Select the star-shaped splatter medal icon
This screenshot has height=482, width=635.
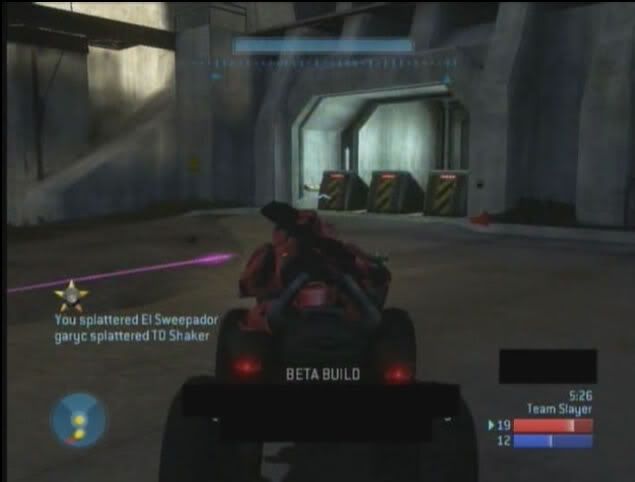click(x=71, y=296)
